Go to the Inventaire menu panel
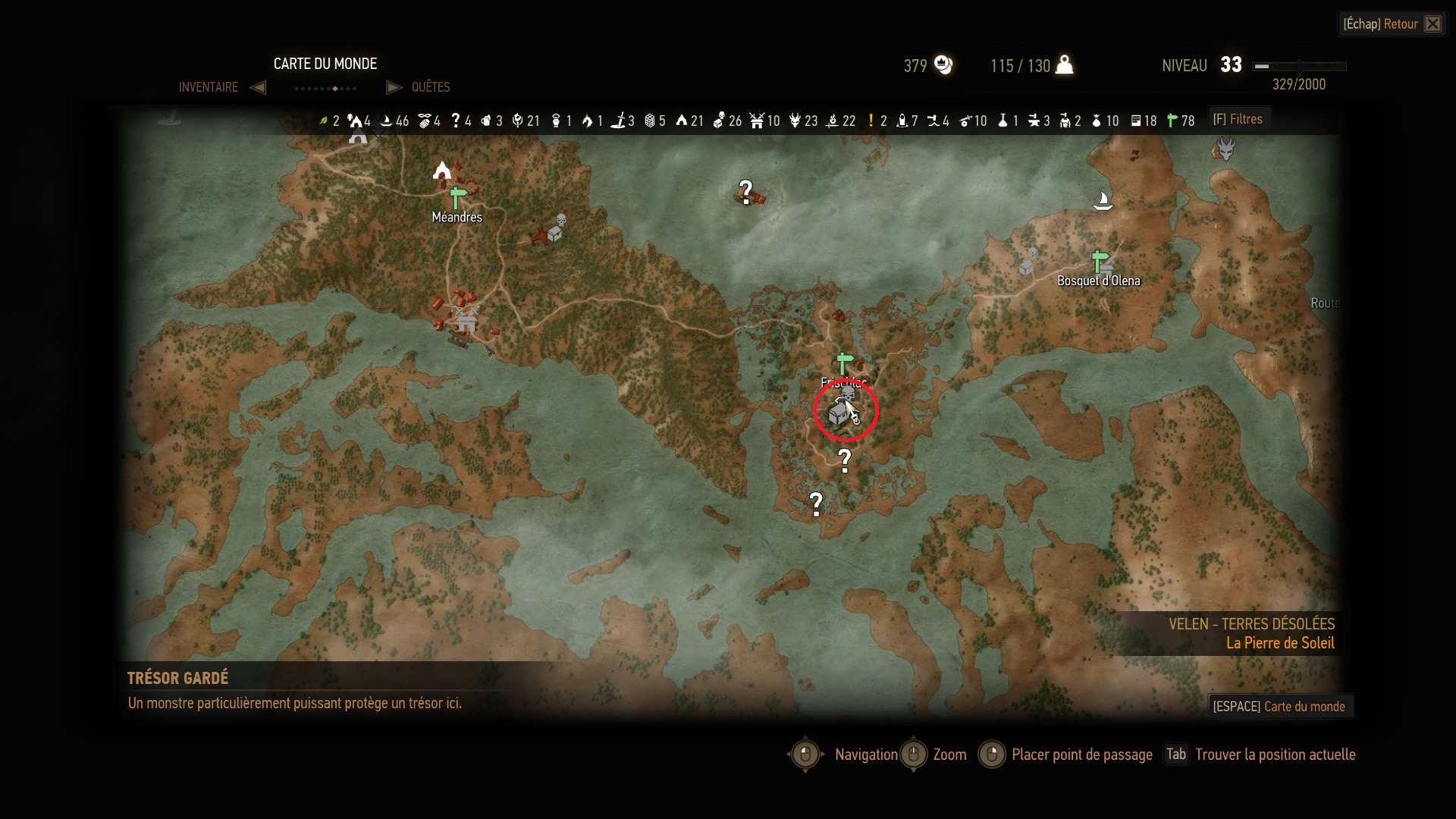 pyautogui.click(x=209, y=87)
